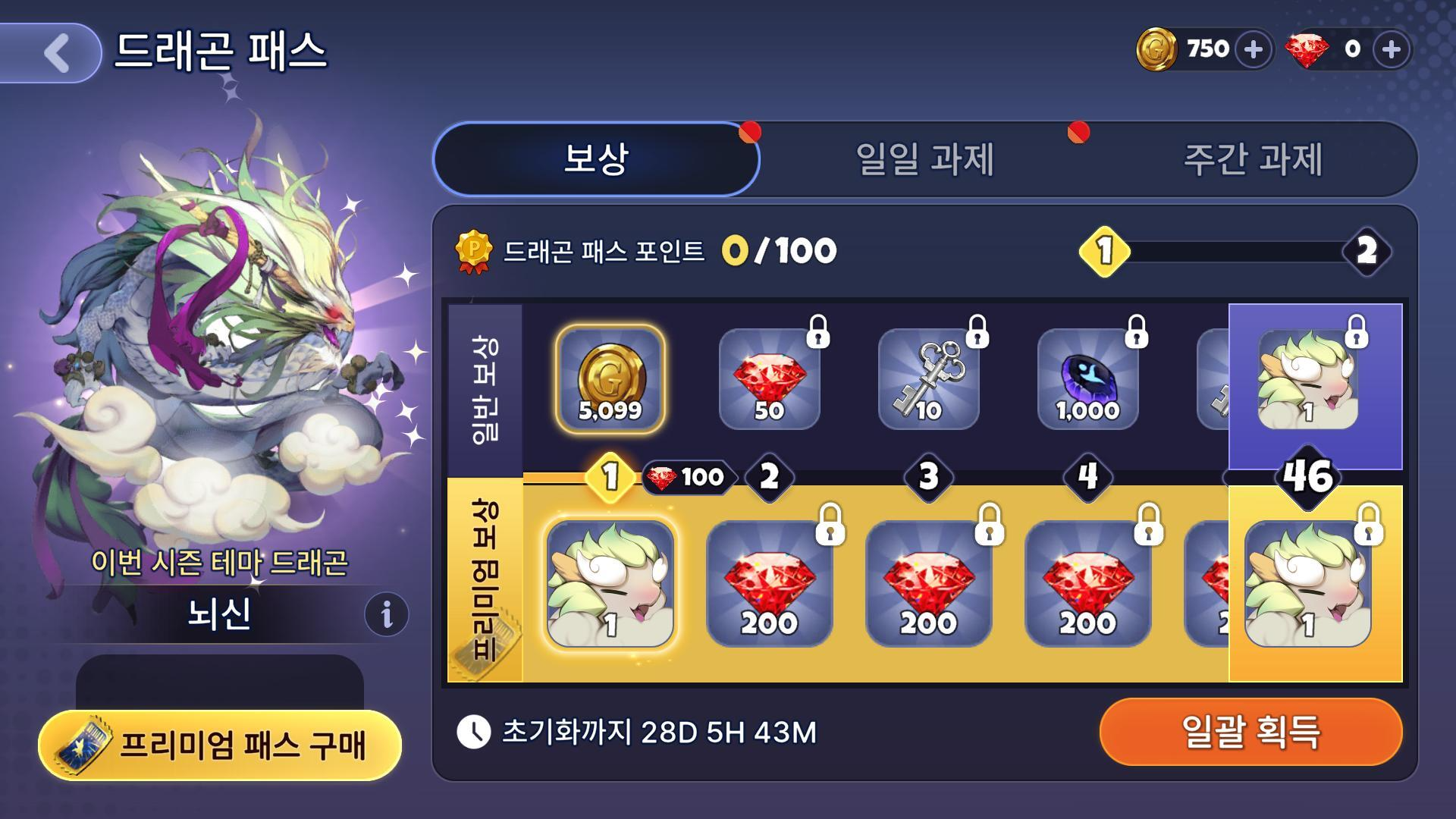
Task: Select the level 4 premium 200 gem reward
Action: pos(1087,582)
